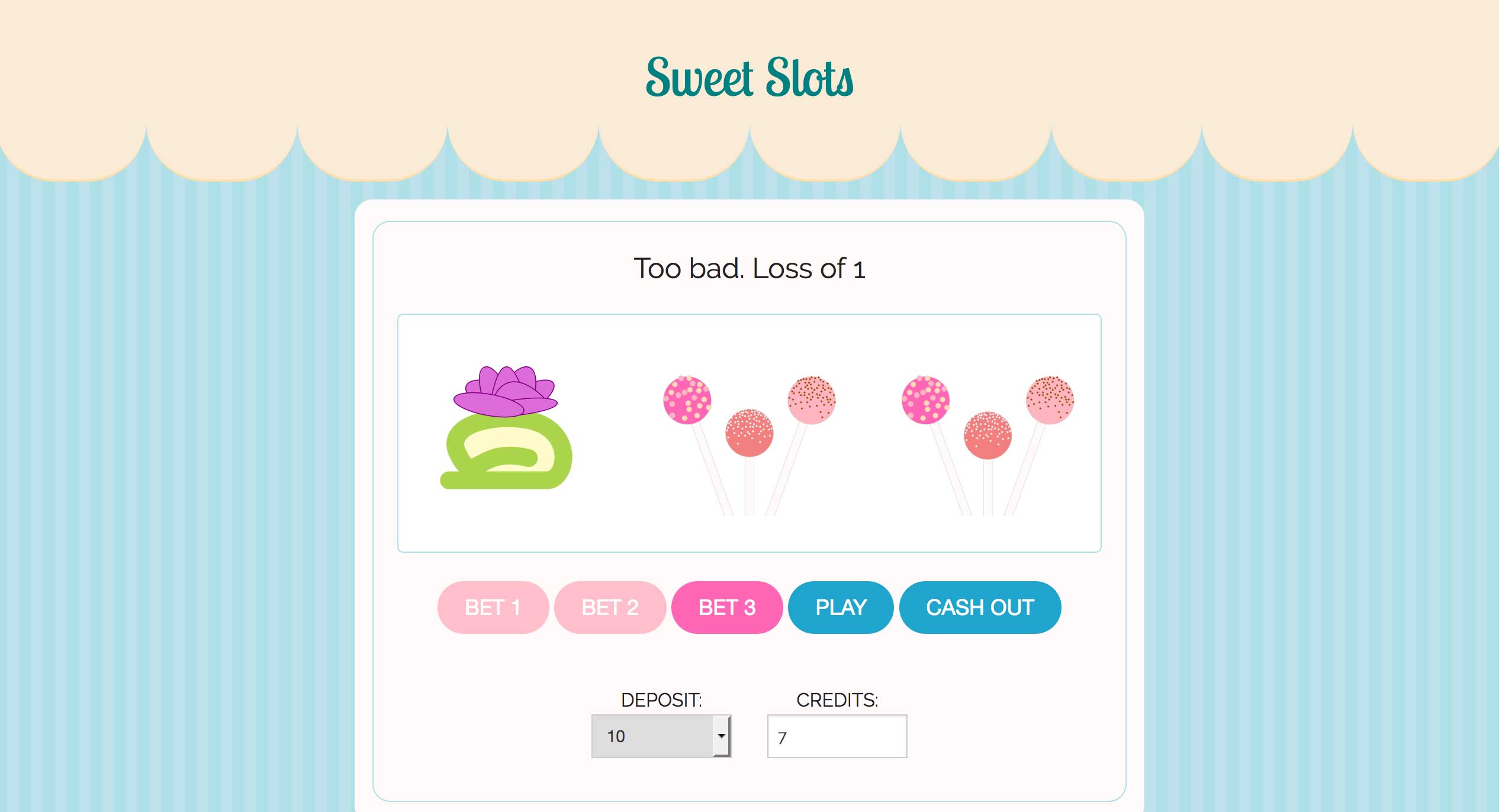Image resolution: width=1499 pixels, height=812 pixels.
Task: Select BET 2 wager option
Action: tap(610, 607)
